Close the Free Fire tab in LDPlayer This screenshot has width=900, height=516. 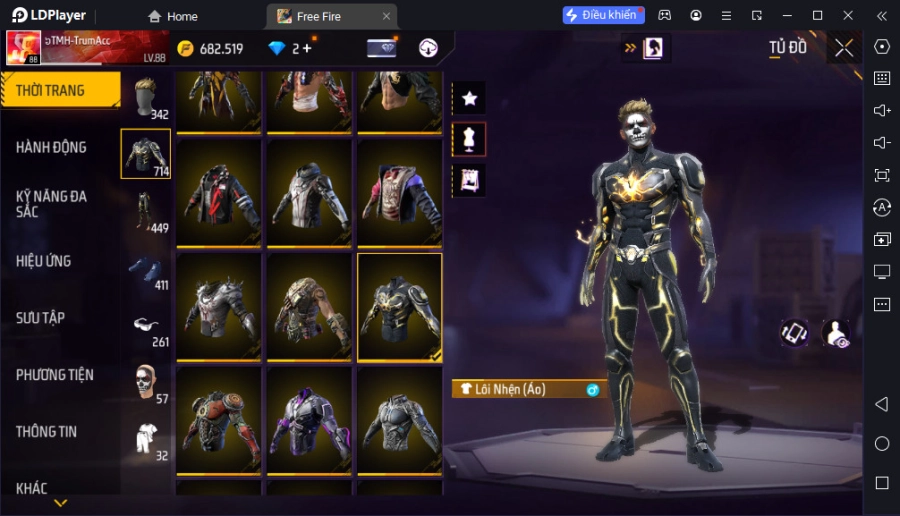(x=386, y=16)
